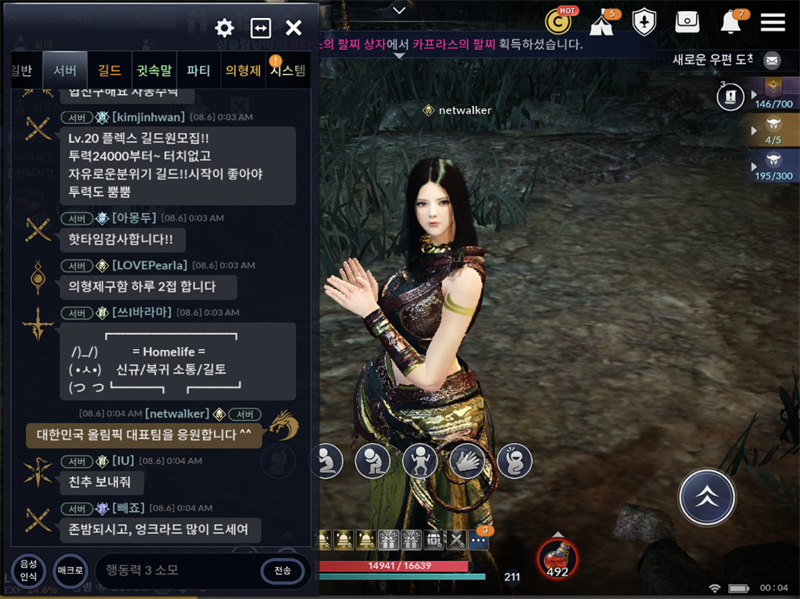Close the chat window

[294, 28]
